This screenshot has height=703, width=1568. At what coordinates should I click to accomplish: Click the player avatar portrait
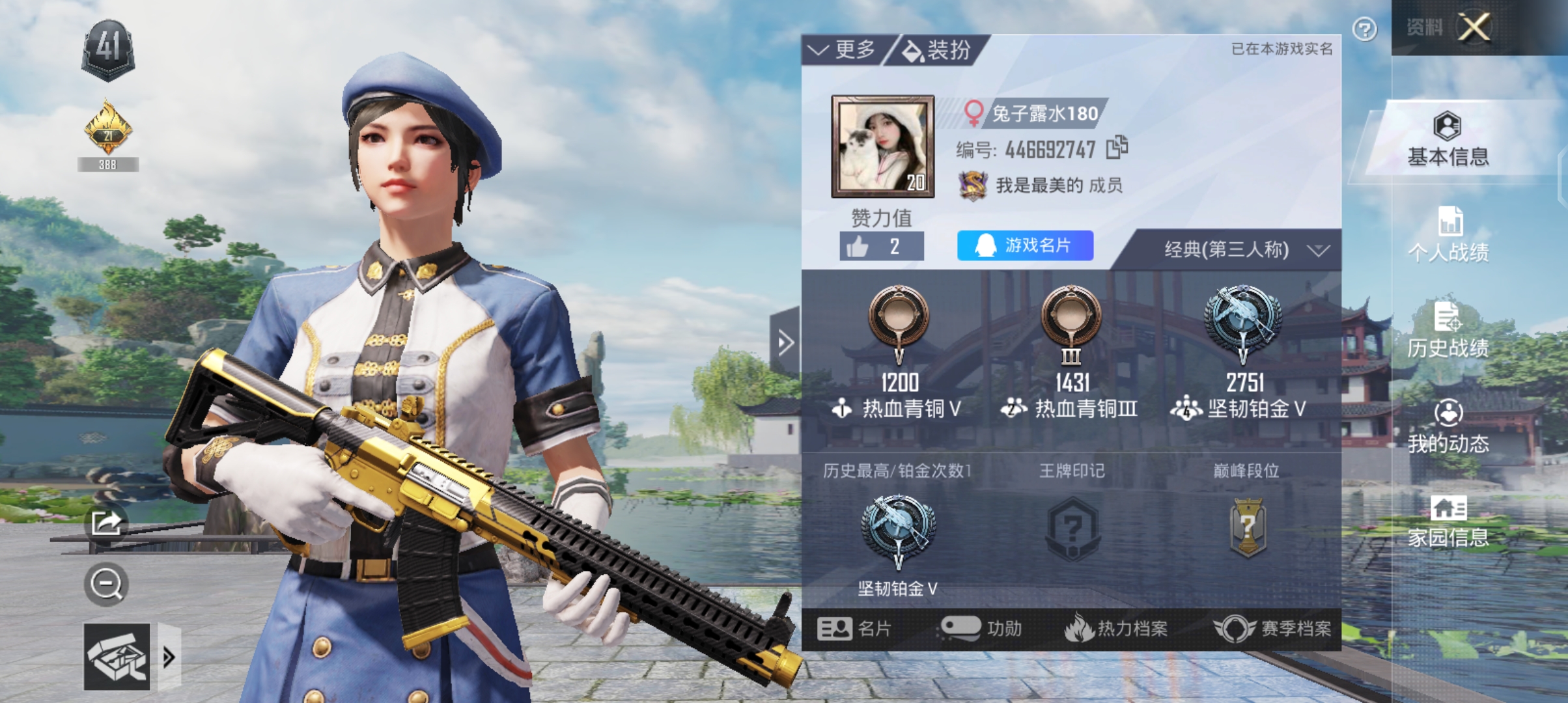click(882, 146)
